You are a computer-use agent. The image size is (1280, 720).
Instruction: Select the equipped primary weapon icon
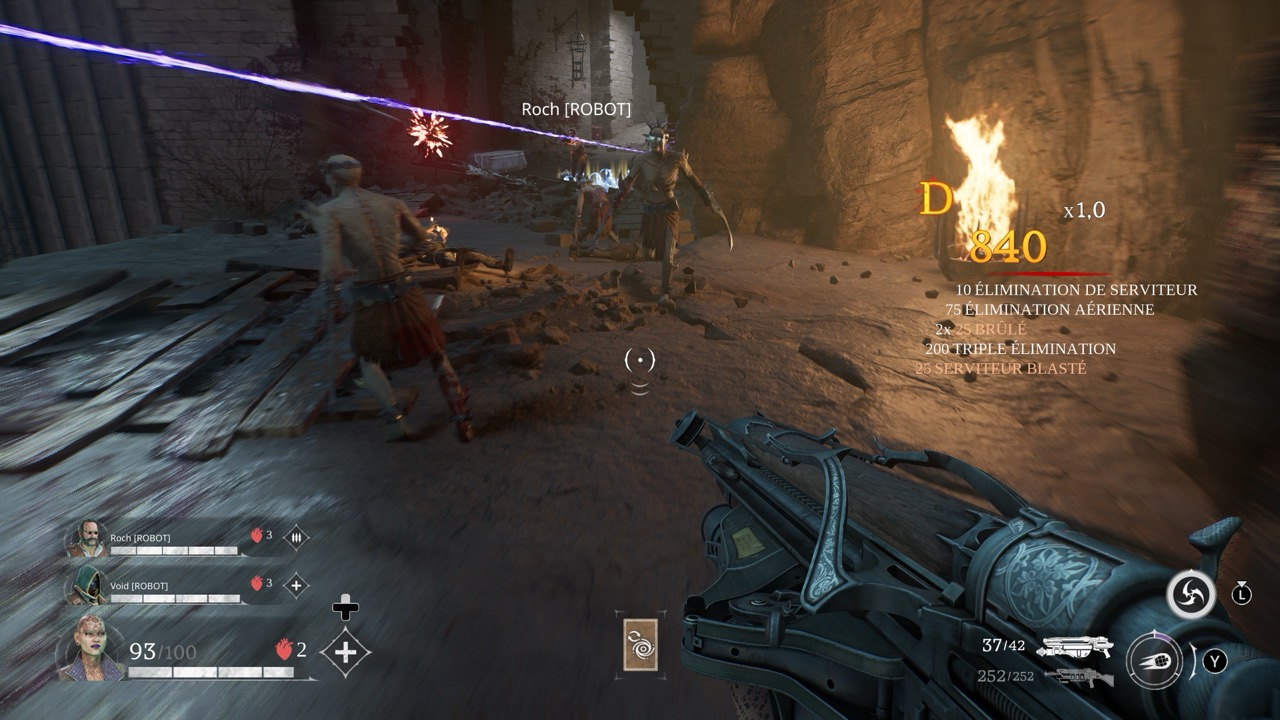(x=1076, y=647)
